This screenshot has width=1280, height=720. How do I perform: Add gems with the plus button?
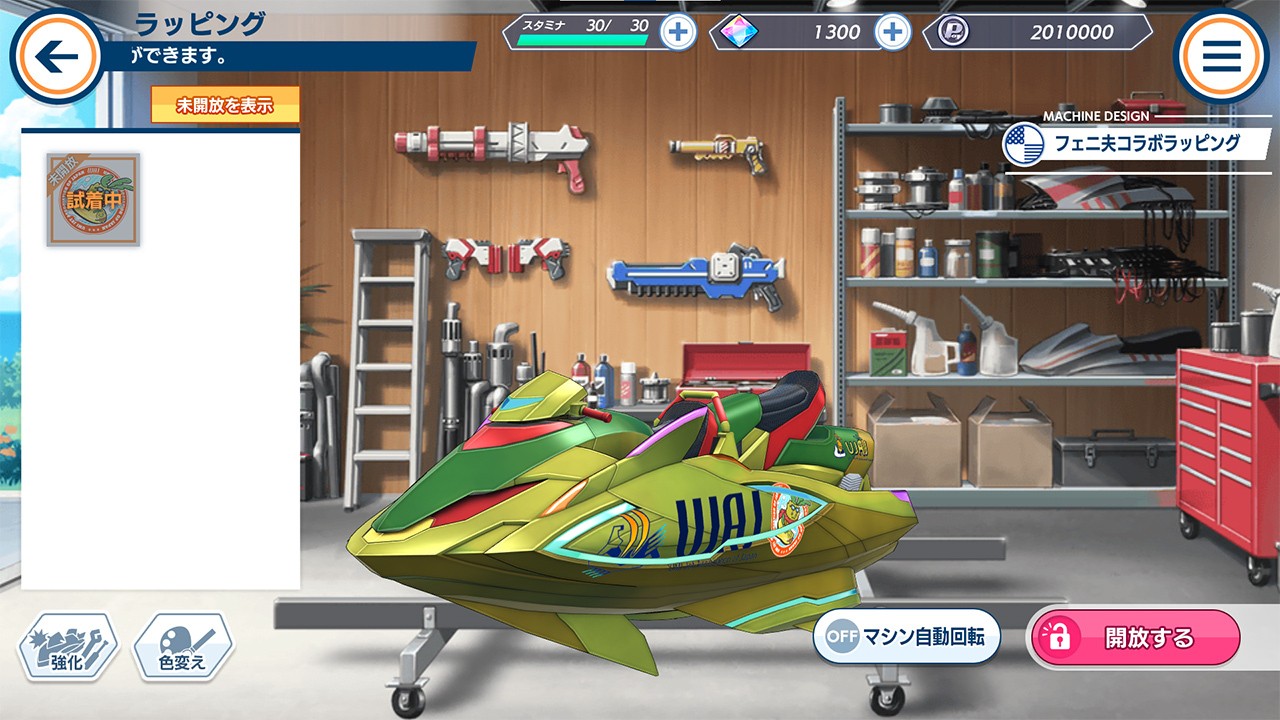click(892, 32)
